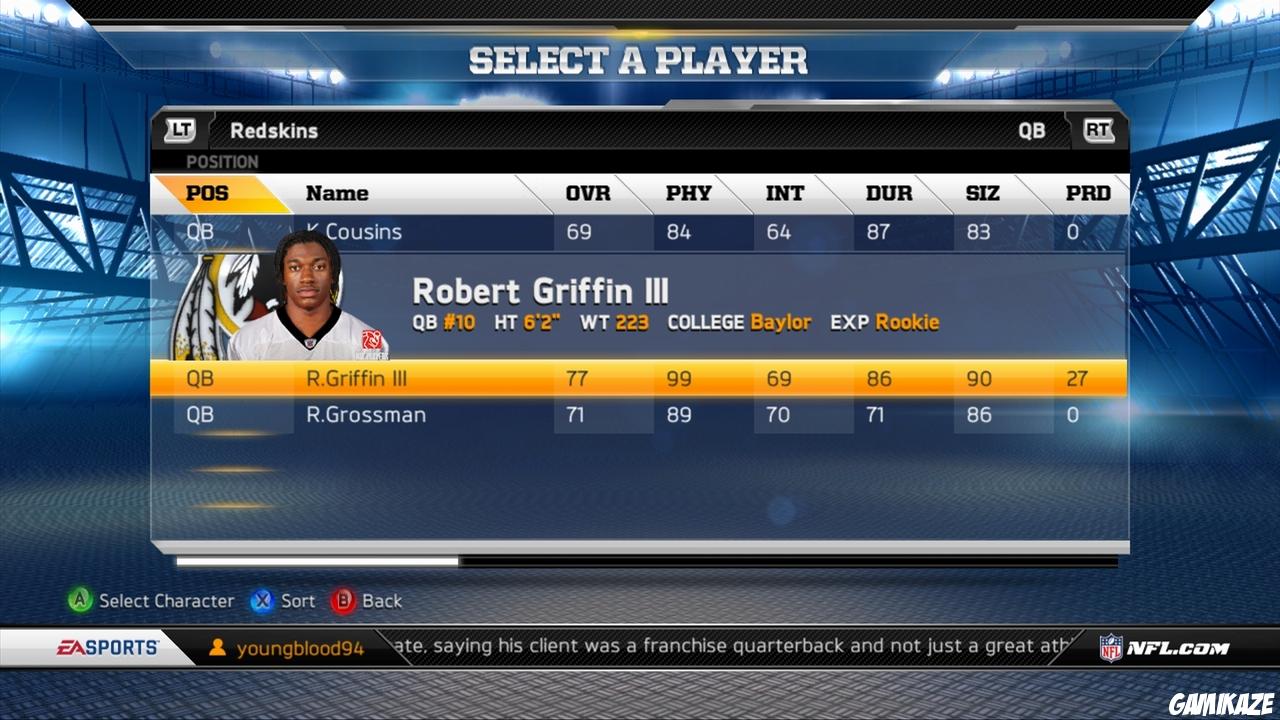Click the OVR column header to sort
Image resolution: width=1280 pixels, height=720 pixels.
pyautogui.click(x=589, y=193)
